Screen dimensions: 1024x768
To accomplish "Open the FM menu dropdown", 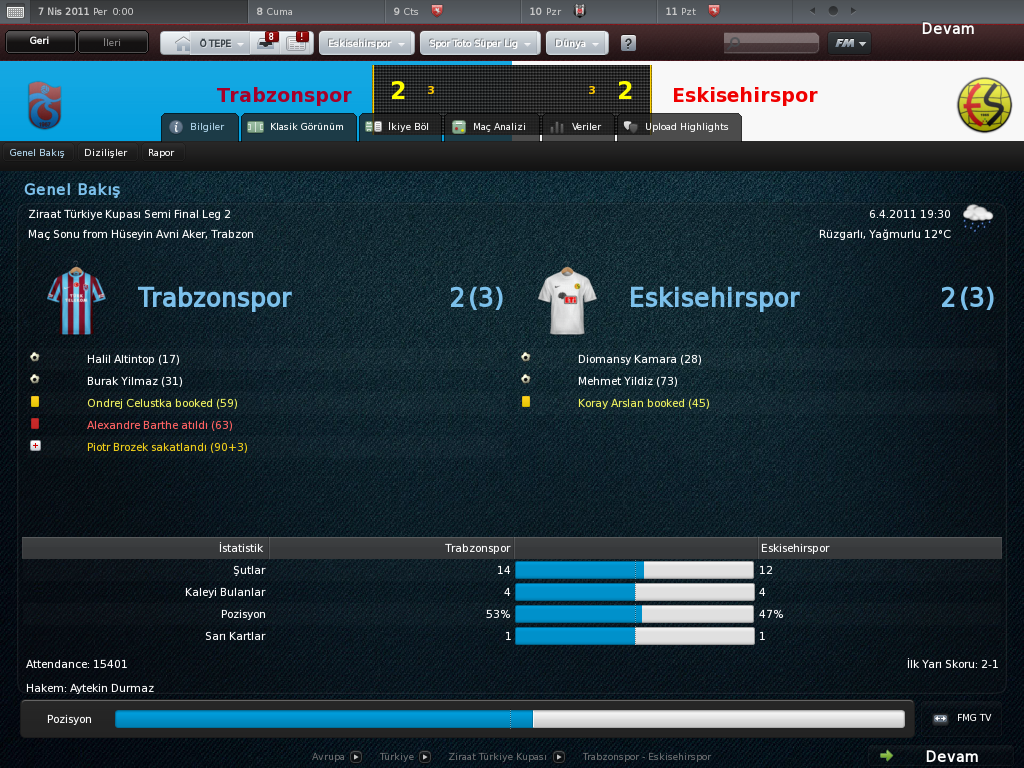I will [849, 43].
